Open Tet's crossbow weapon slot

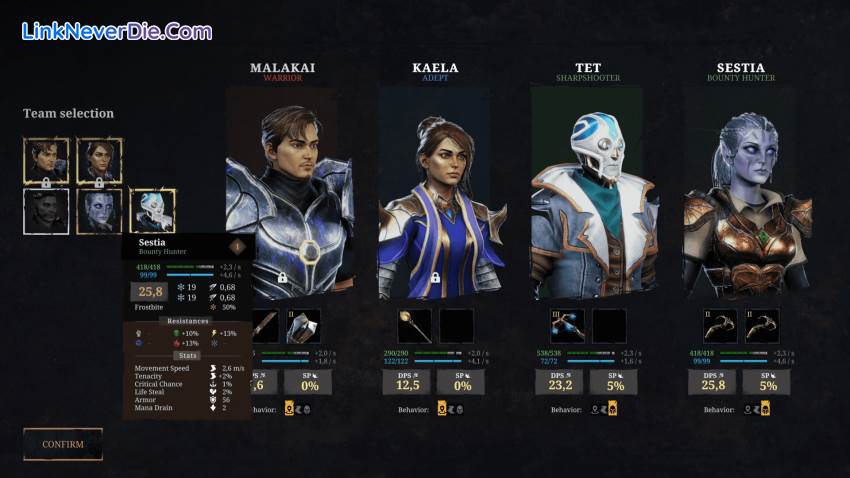[567, 326]
